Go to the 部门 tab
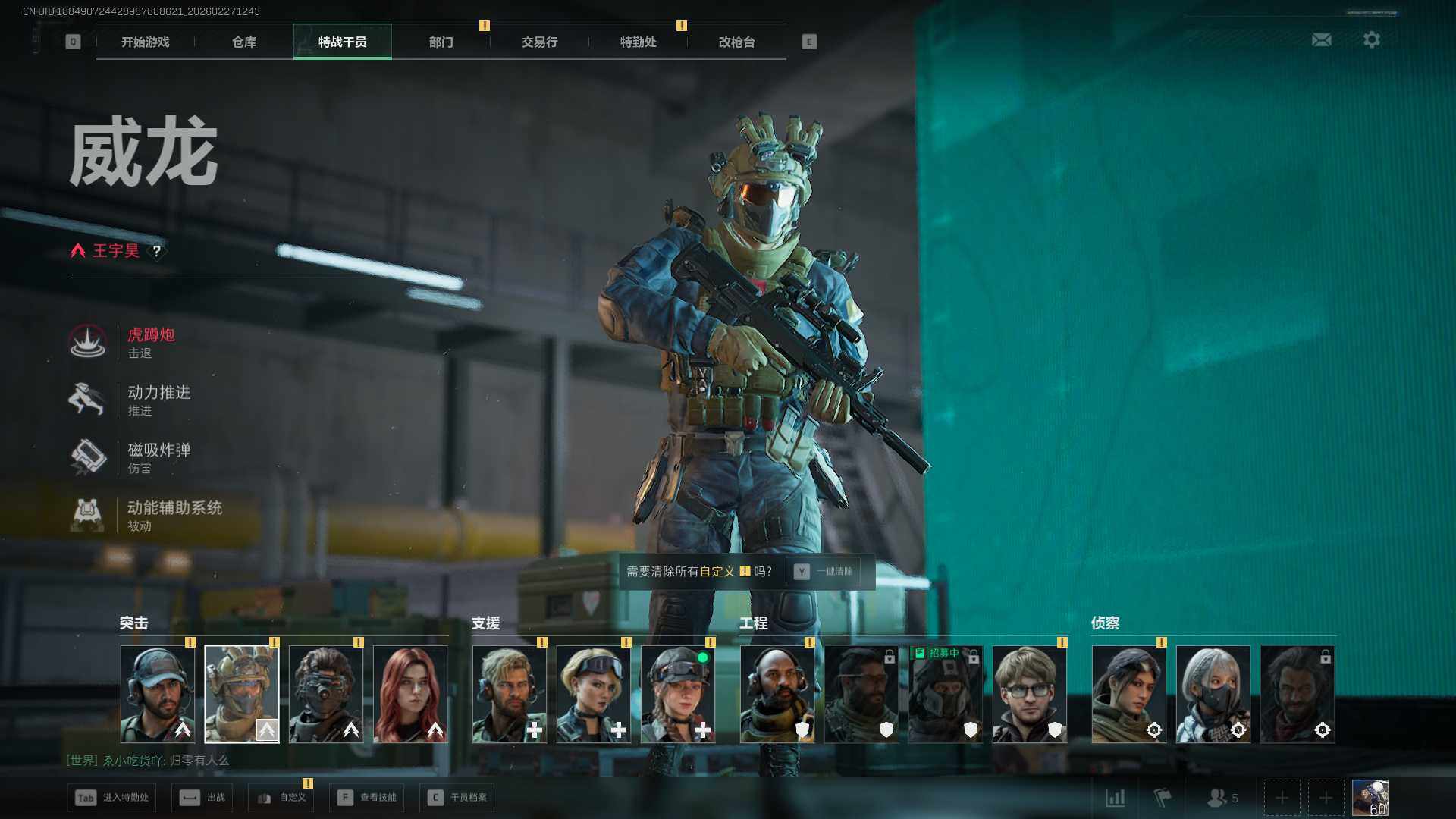1456x819 pixels. pos(441,42)
